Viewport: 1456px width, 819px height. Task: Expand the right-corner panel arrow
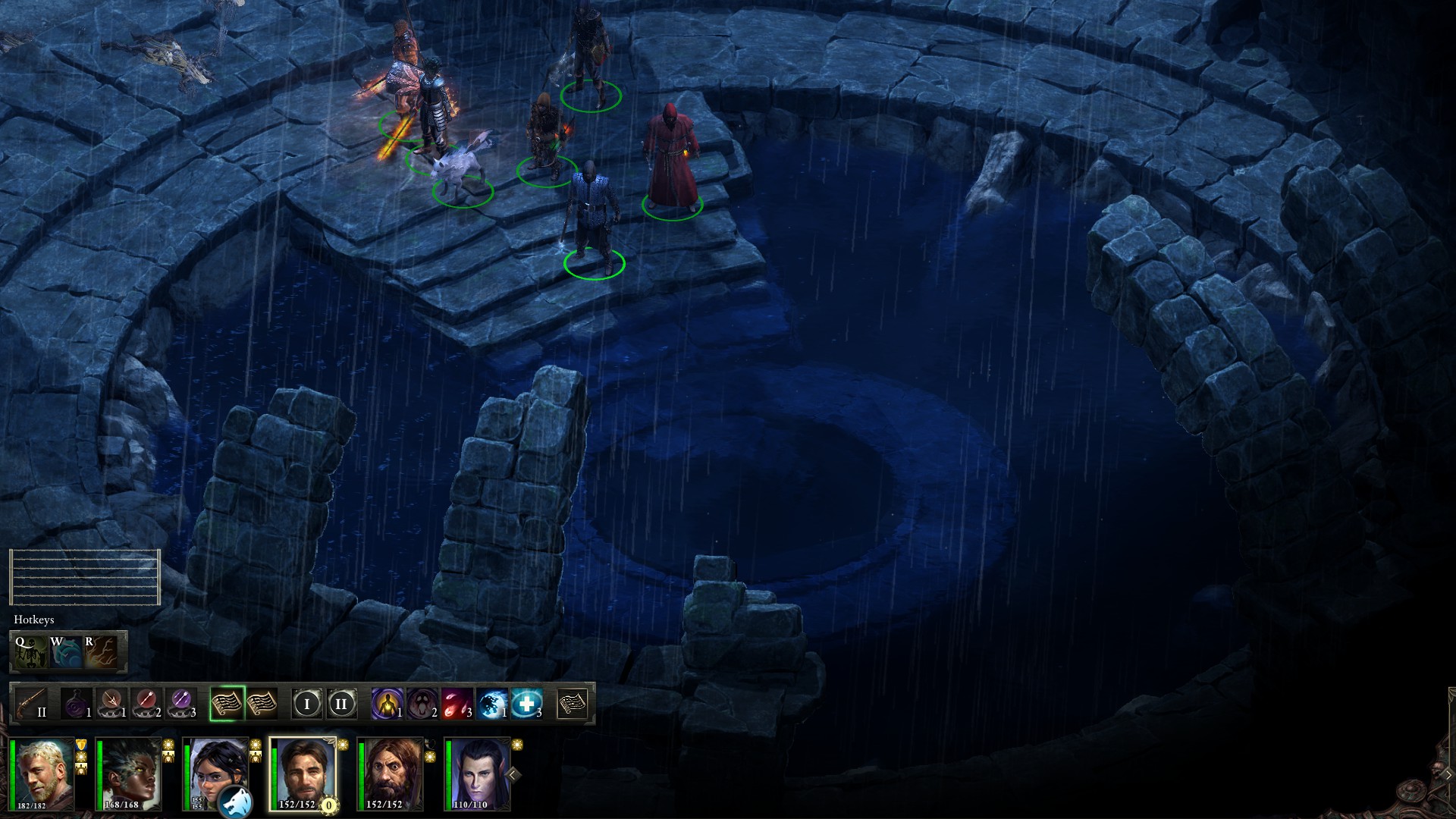point(1448,774)
